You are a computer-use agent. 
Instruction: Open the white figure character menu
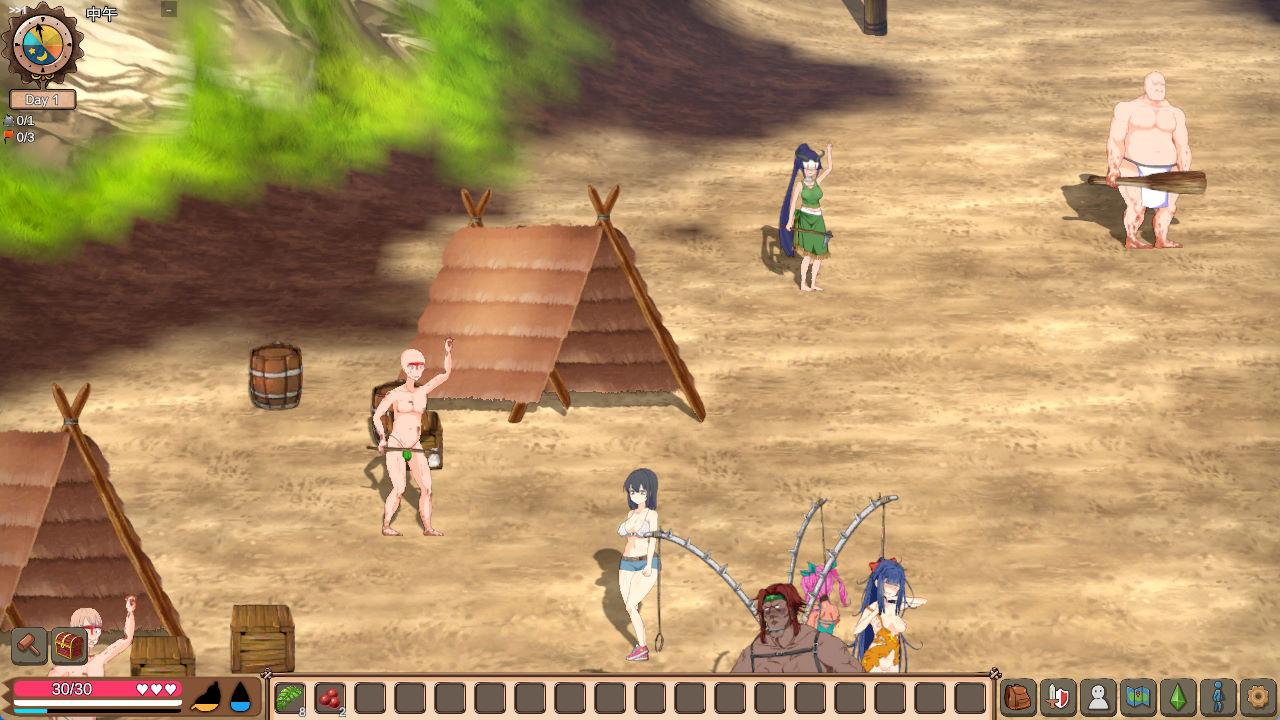(x=1098, y=697)
